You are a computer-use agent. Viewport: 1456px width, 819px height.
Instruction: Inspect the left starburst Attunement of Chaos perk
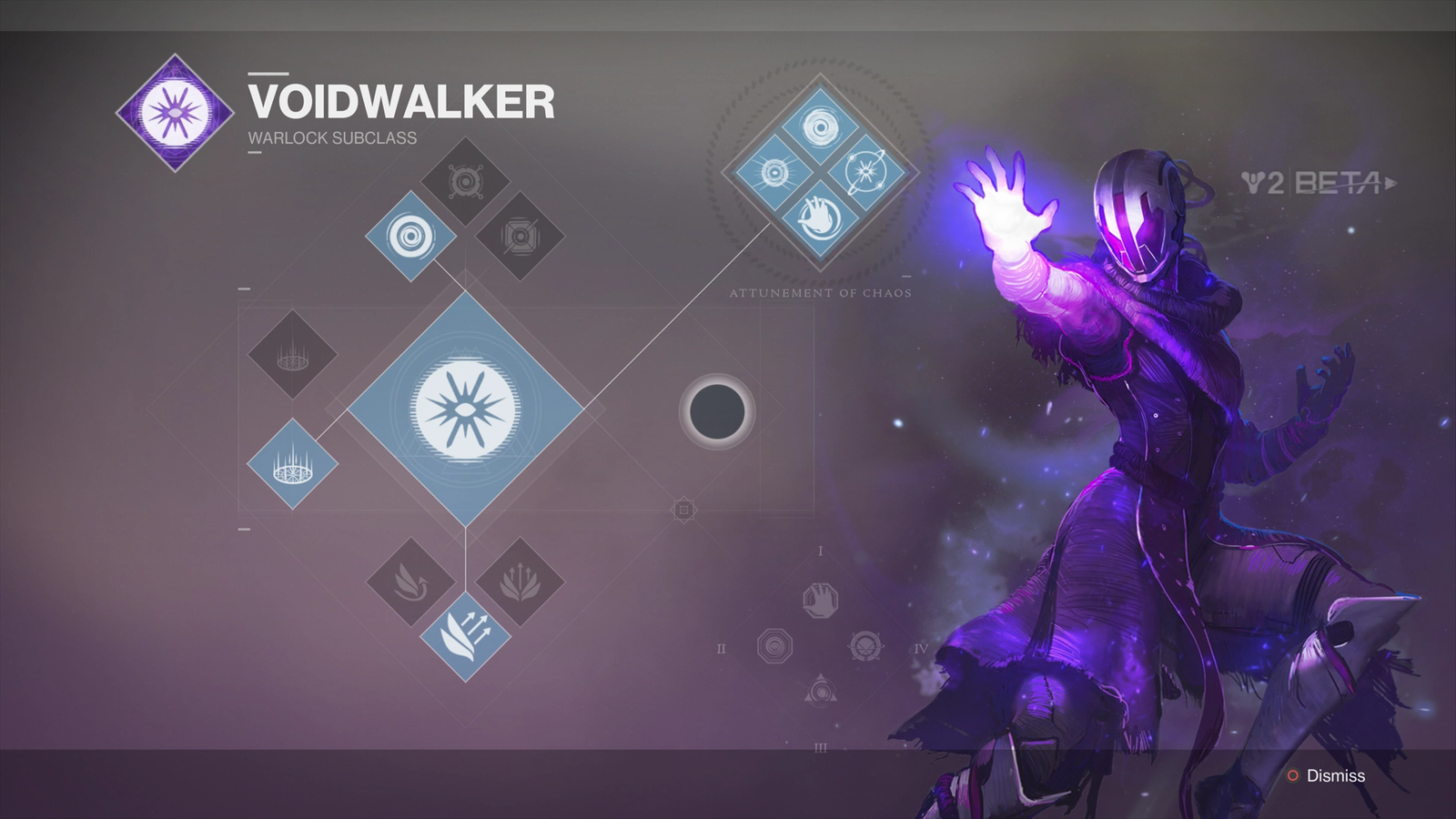[x=775, y=171]
